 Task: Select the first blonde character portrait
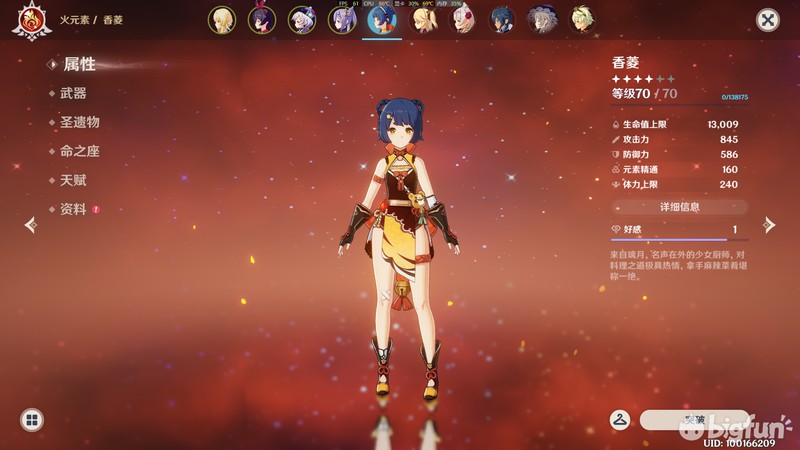coord(221,19)
